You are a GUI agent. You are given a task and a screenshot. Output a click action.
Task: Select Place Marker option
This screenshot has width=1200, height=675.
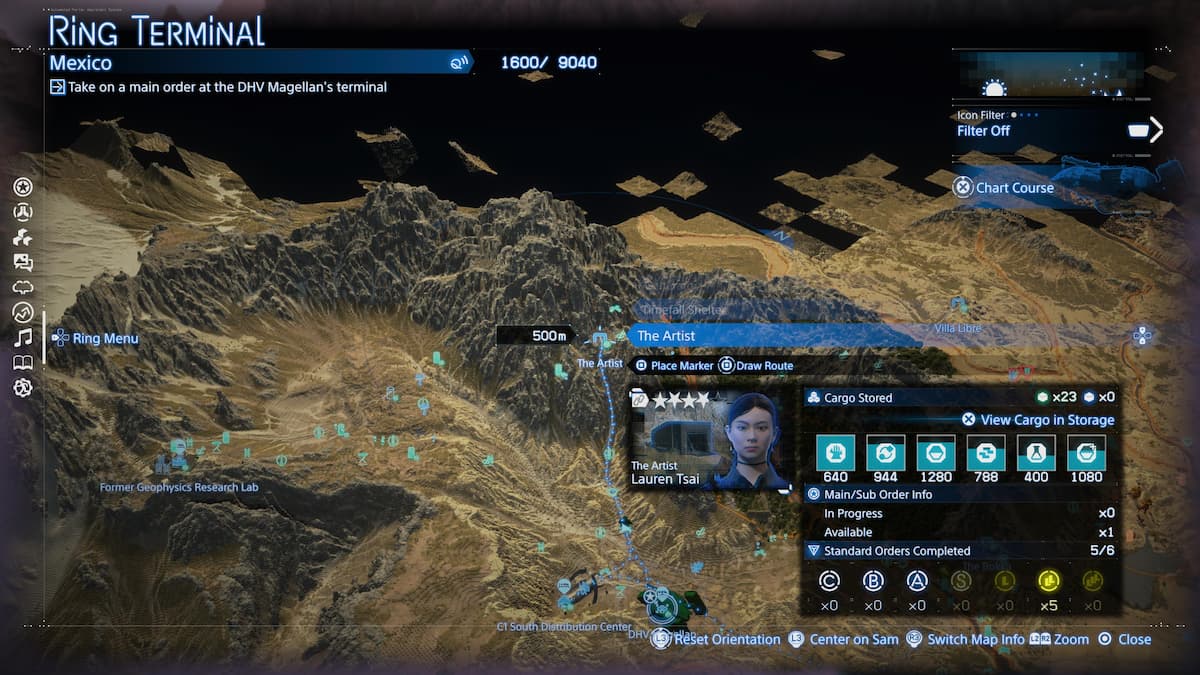click(675, 366)
